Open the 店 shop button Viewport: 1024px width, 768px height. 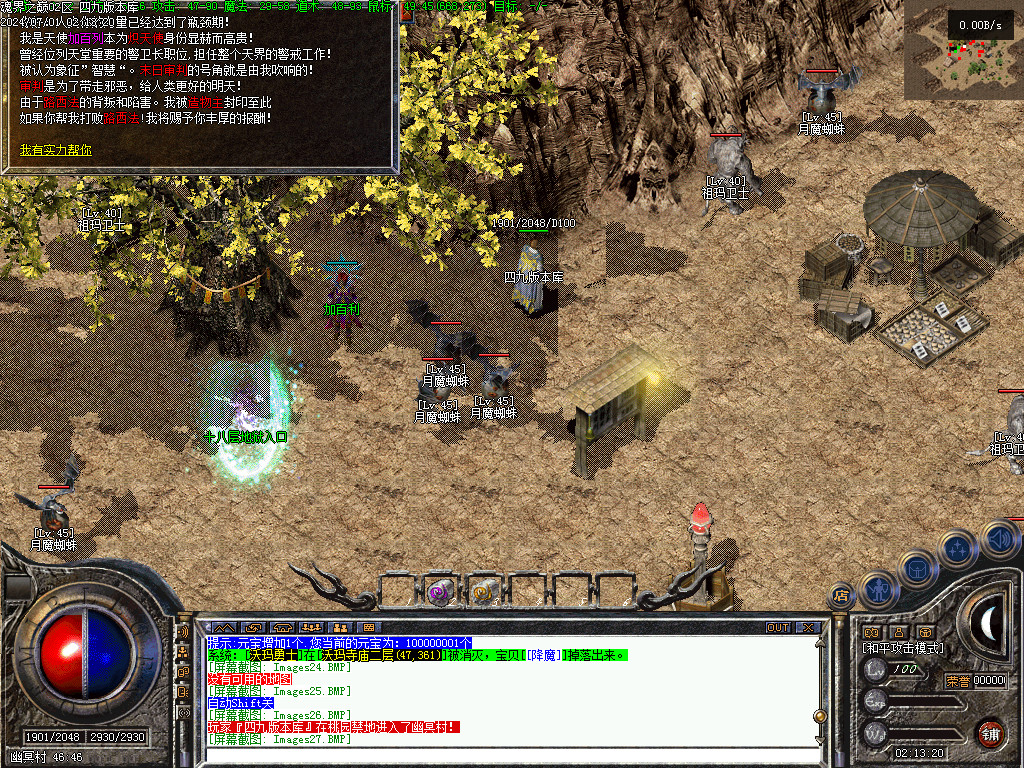(841, 597)
